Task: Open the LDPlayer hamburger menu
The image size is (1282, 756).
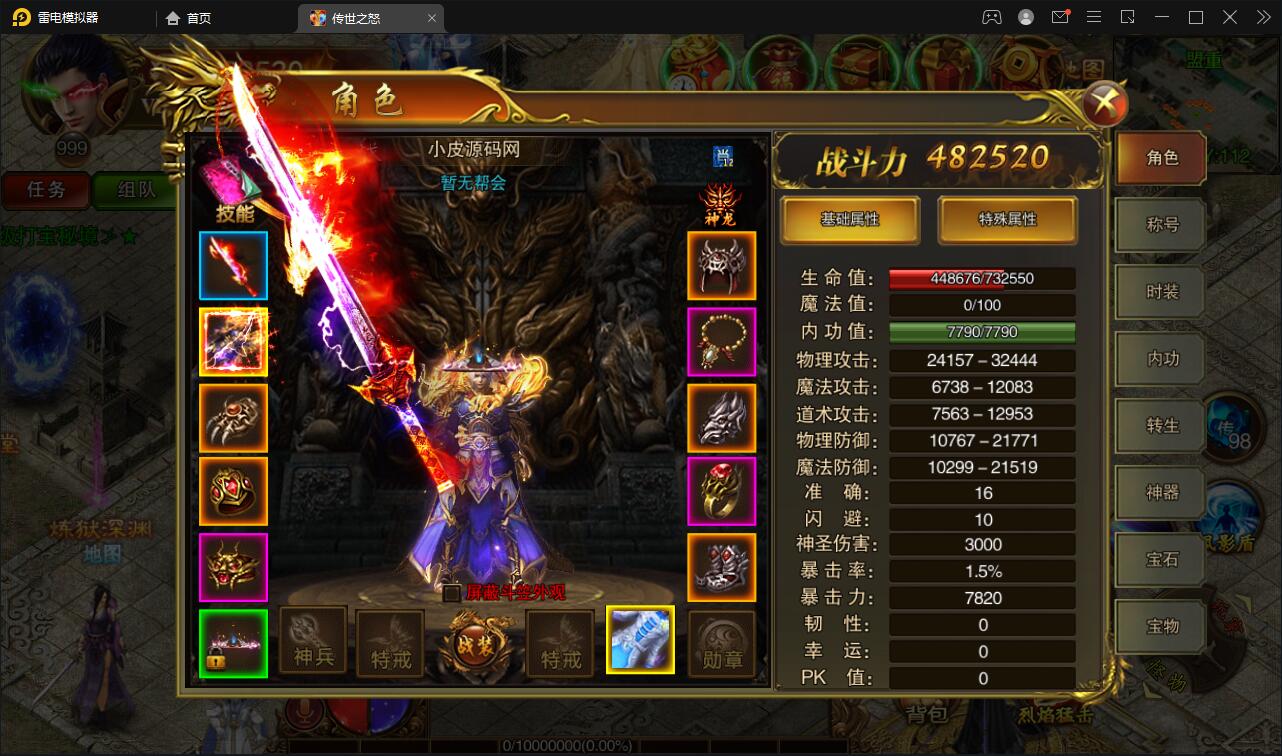Action: tap(1094, 16)
